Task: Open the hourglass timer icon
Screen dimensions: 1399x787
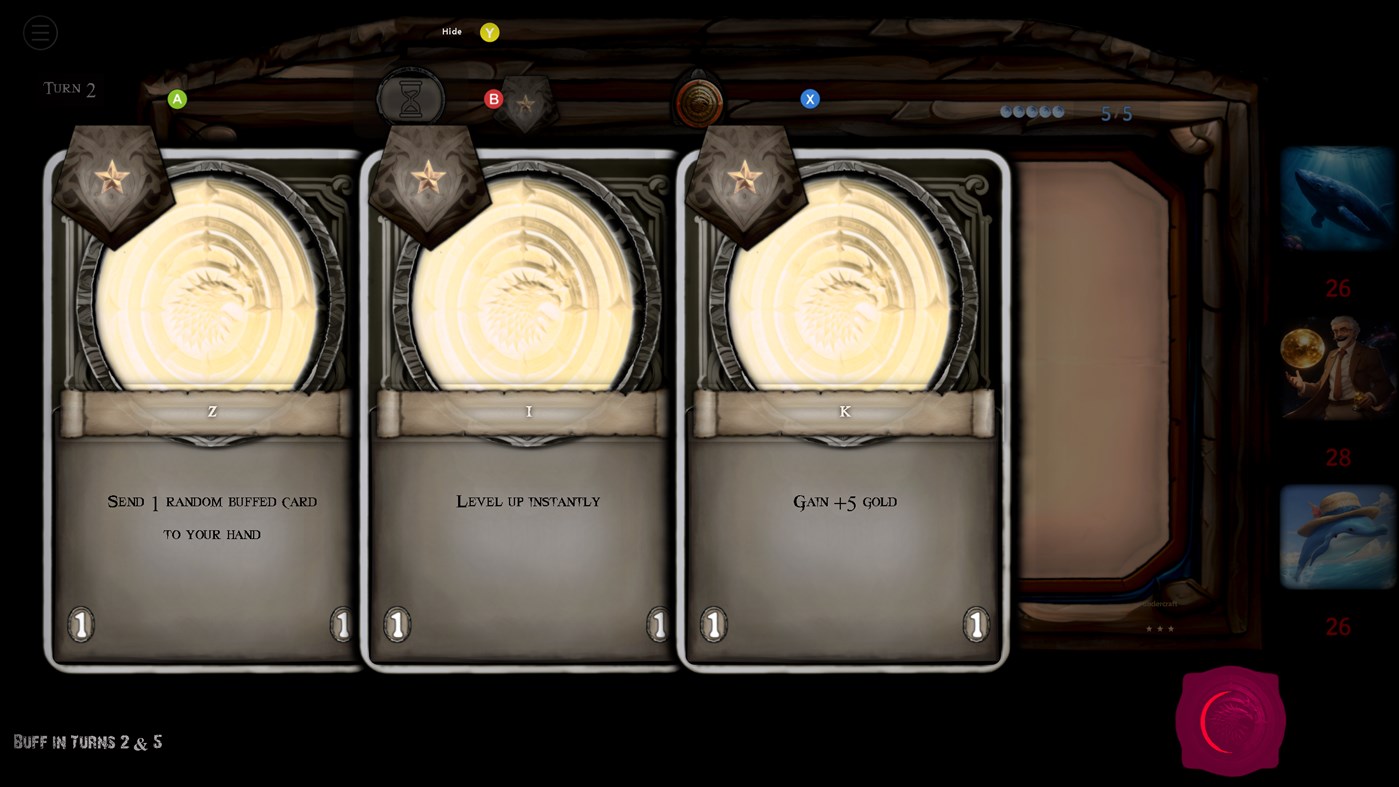Action: 411,96
